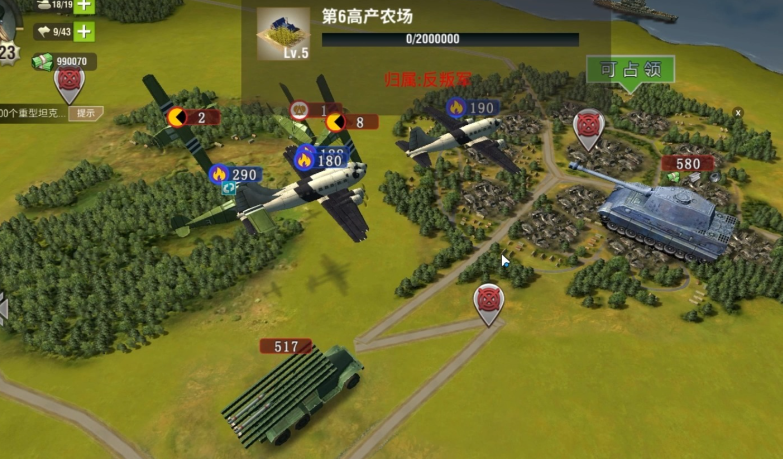Open the cash balance 990070 display
This screenshot has height=459, width=783.
pyautogui.click(x=62, y=62)
